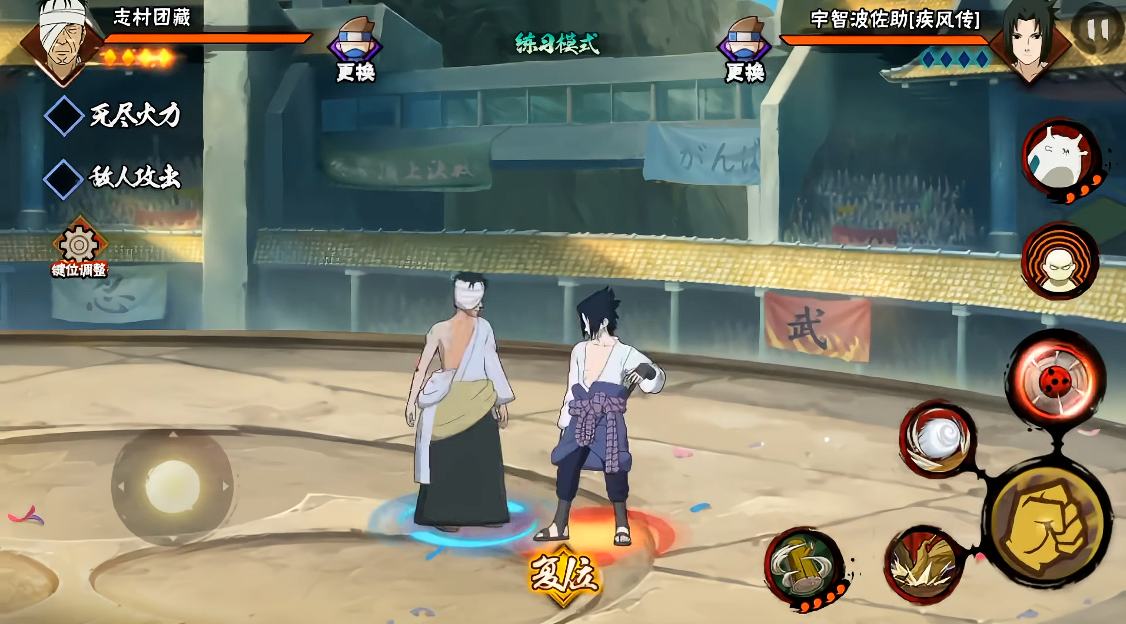This screenshot has height=624, width=1126.
Task: Use the white wrapped-arm skill icon
Action: [937, 439]
